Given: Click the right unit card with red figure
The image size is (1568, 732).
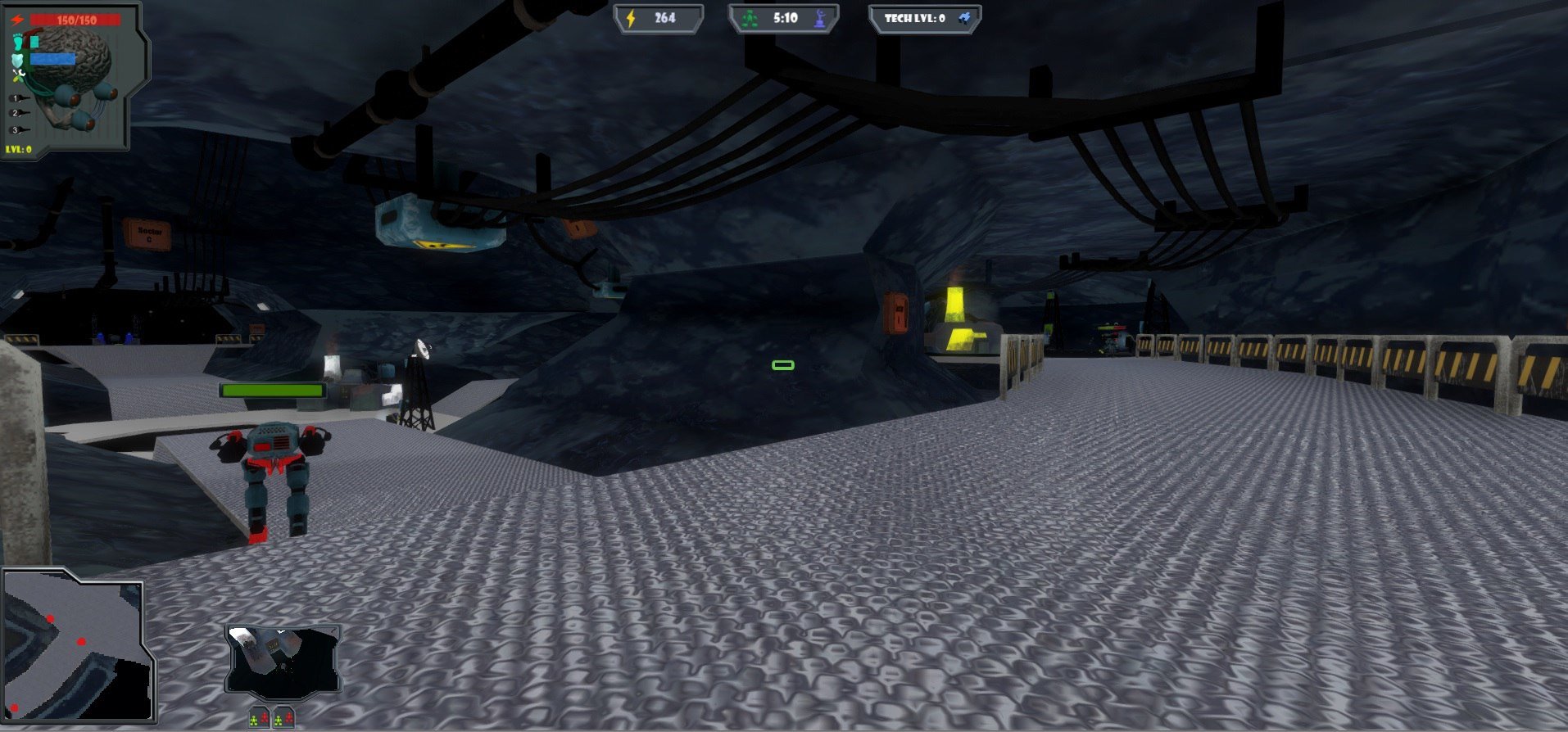Looking at the screenshot, I should click(284, 719).
